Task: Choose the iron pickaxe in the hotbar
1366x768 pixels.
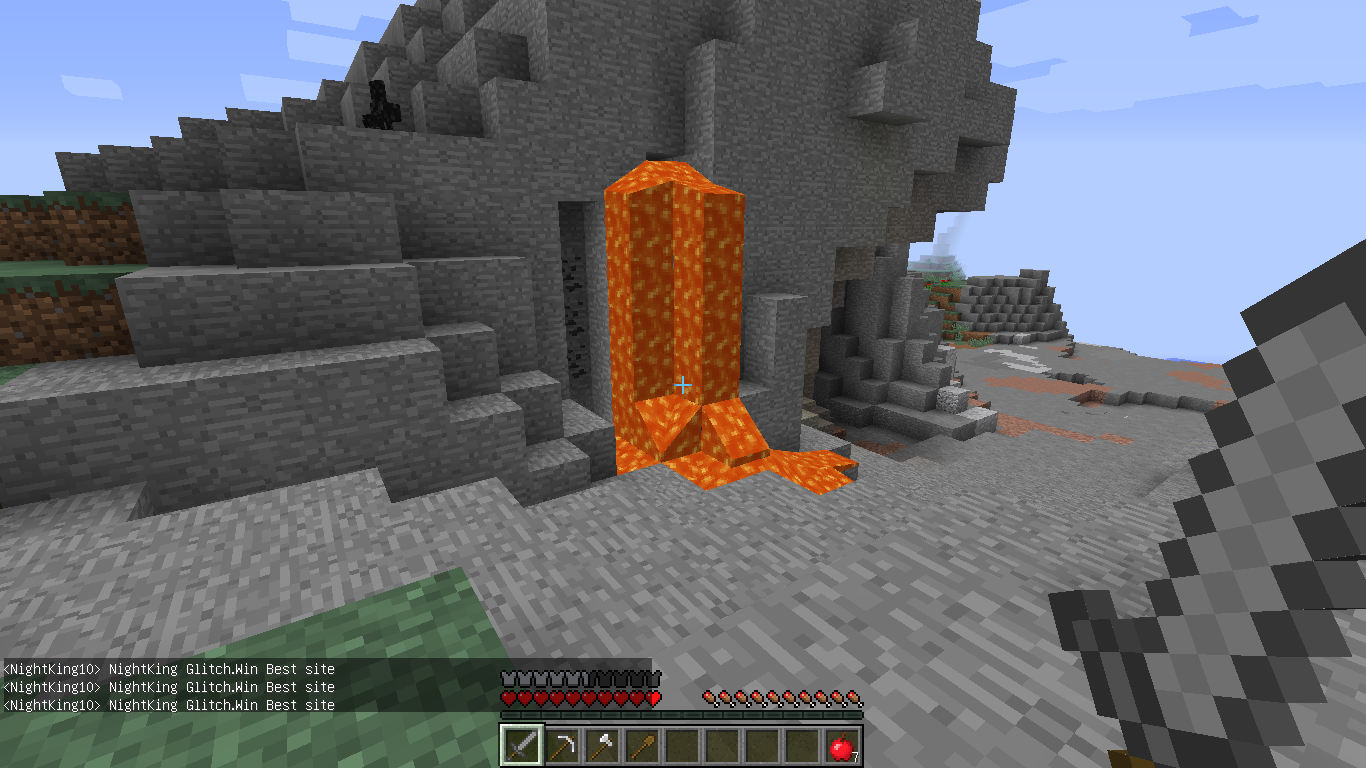Action: click(562, 745)
